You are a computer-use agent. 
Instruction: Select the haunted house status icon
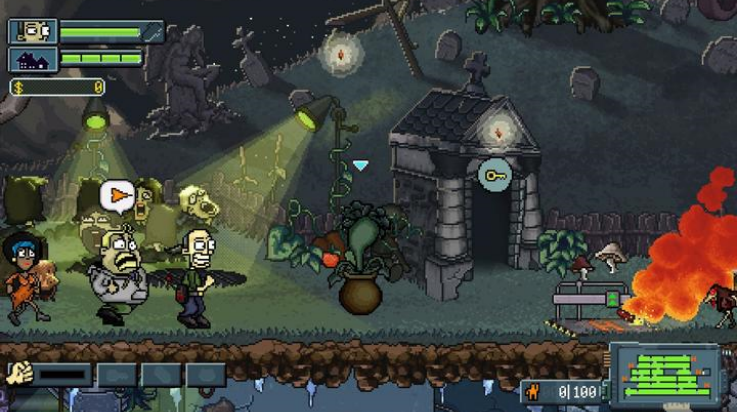[32, 59]
